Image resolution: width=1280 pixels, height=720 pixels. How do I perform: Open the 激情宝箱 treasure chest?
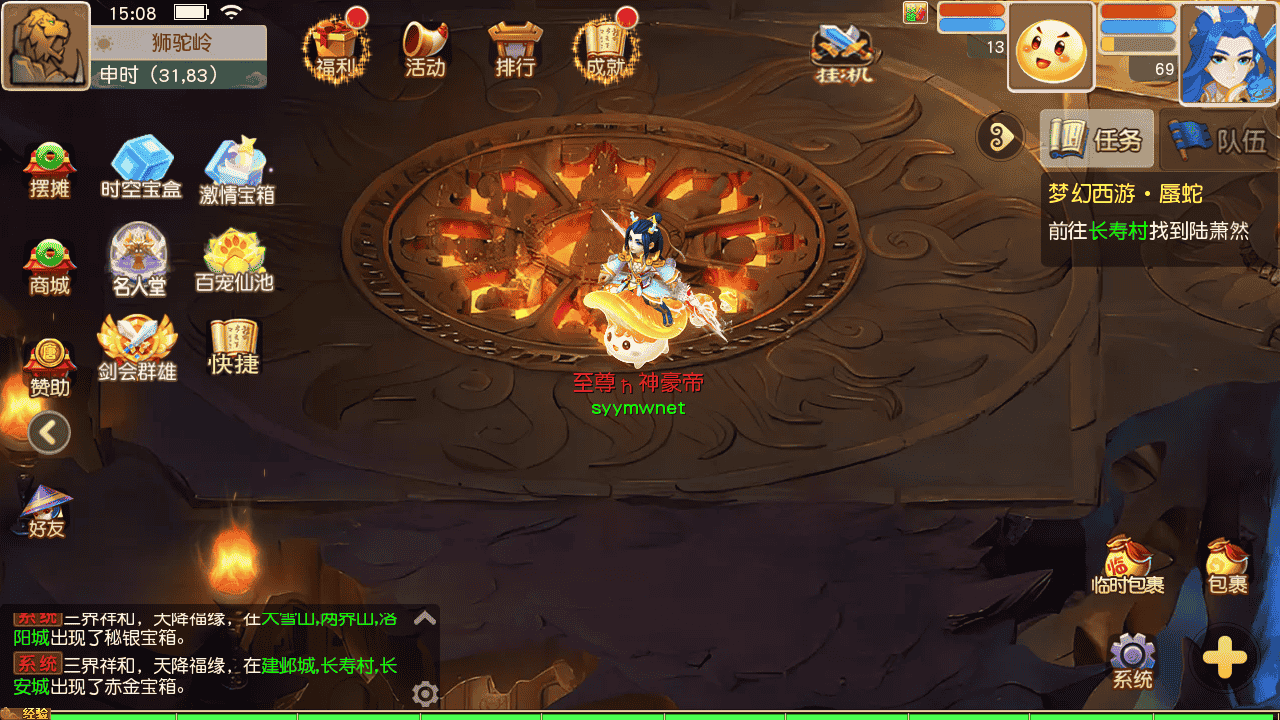[236, 170]
